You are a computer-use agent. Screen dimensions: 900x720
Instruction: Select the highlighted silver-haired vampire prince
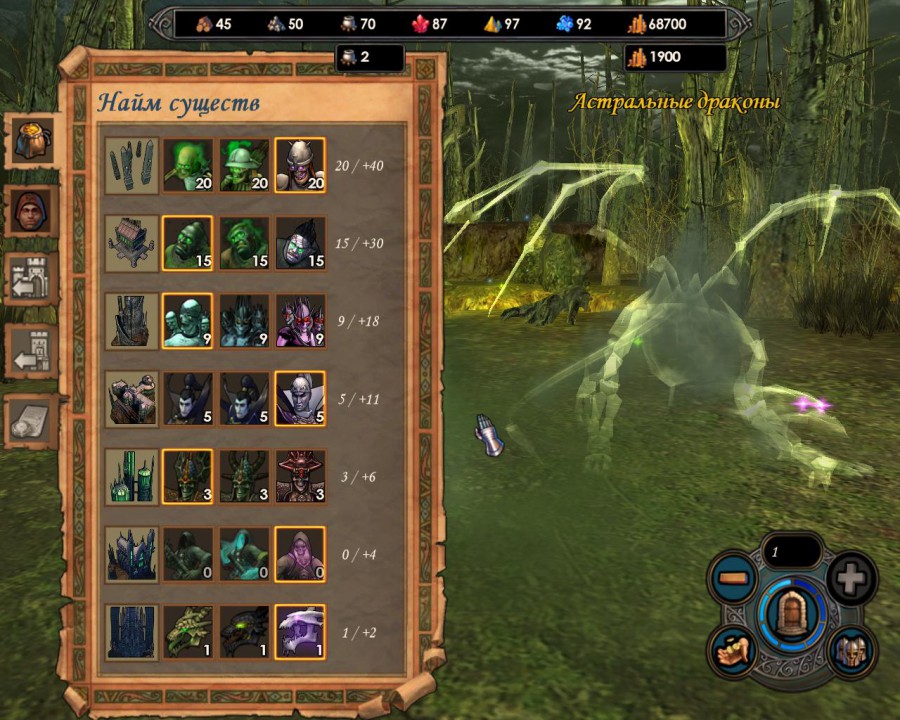pos(300,399)
